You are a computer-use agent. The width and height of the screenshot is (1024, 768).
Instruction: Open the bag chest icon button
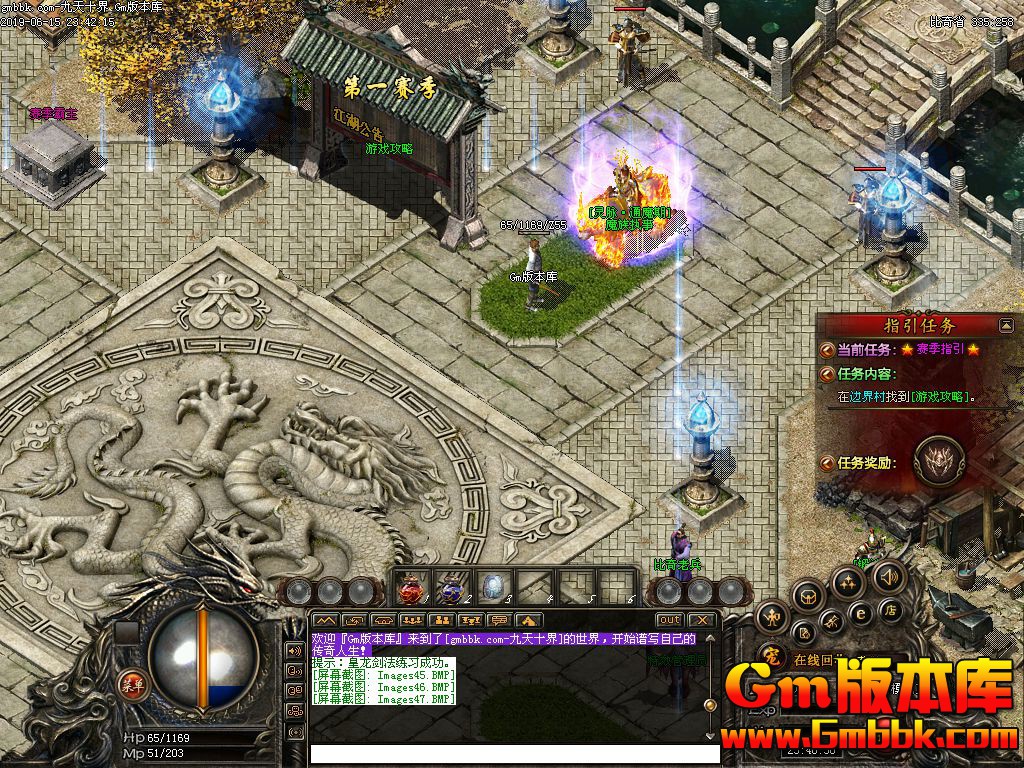(x=808, y=597)
